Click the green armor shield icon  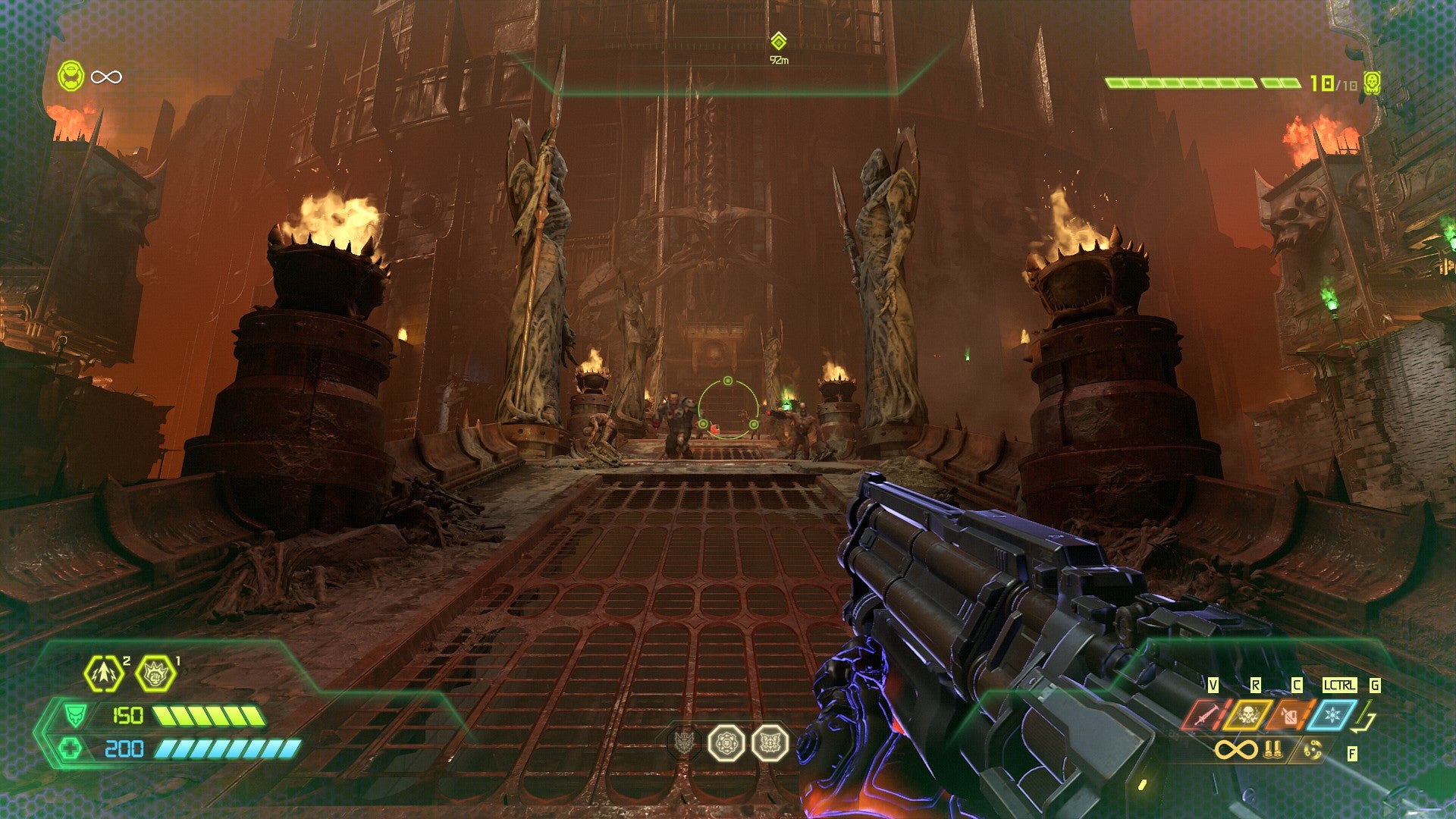click(74, 715)
